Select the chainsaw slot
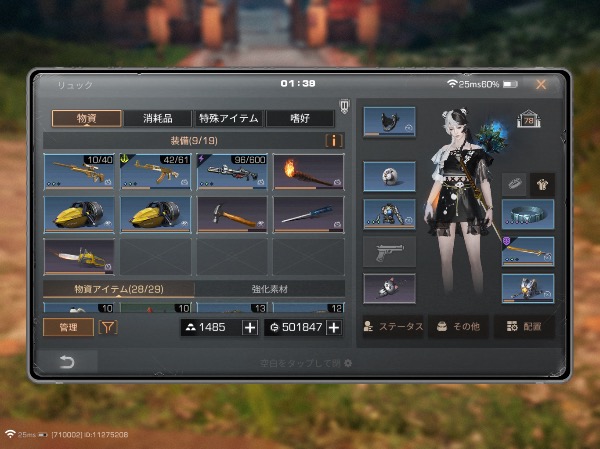Screen dimensions: 600x449 [79, 255]
